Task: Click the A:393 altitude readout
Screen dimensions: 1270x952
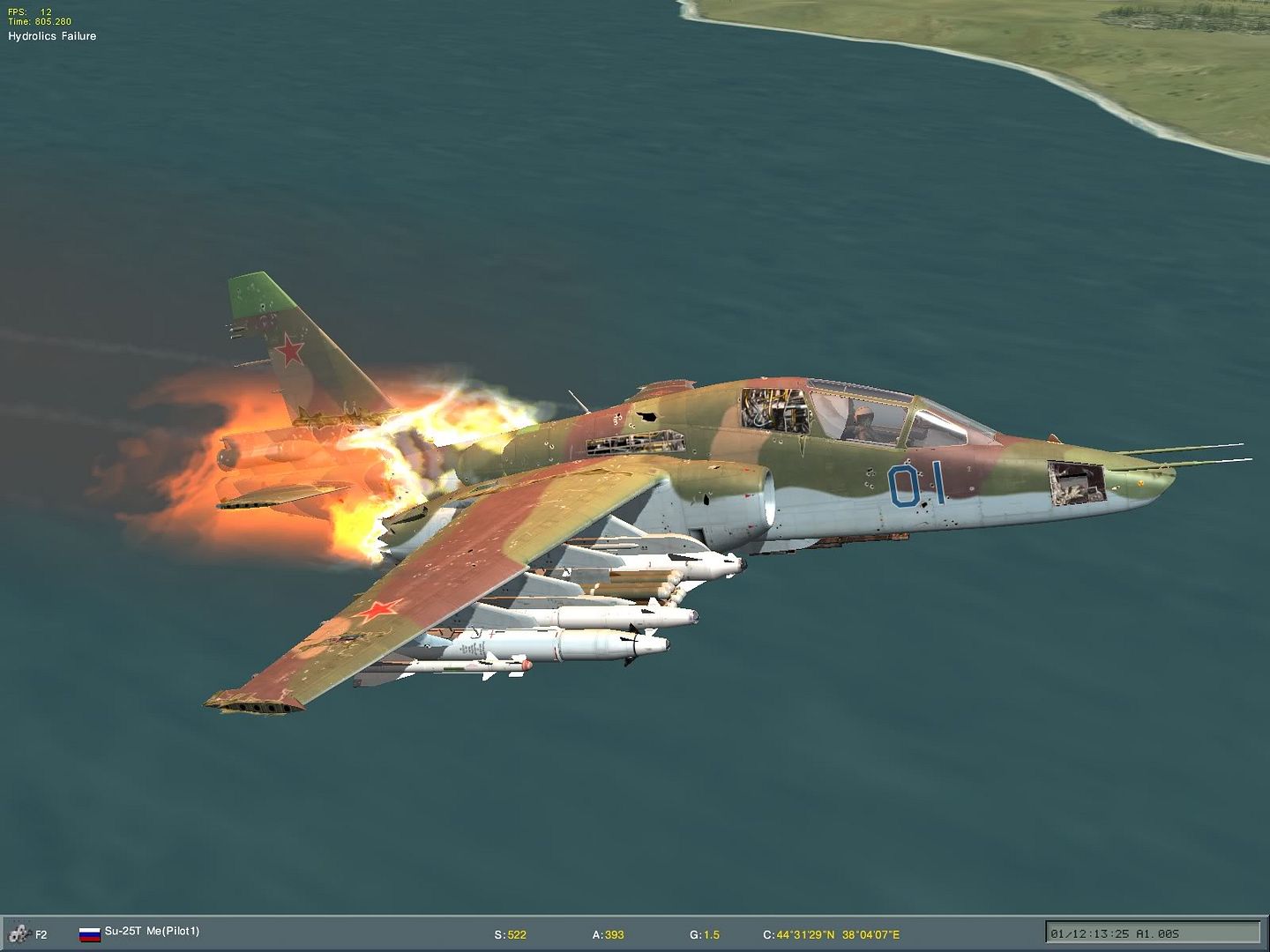Action: tap(609, 933)
